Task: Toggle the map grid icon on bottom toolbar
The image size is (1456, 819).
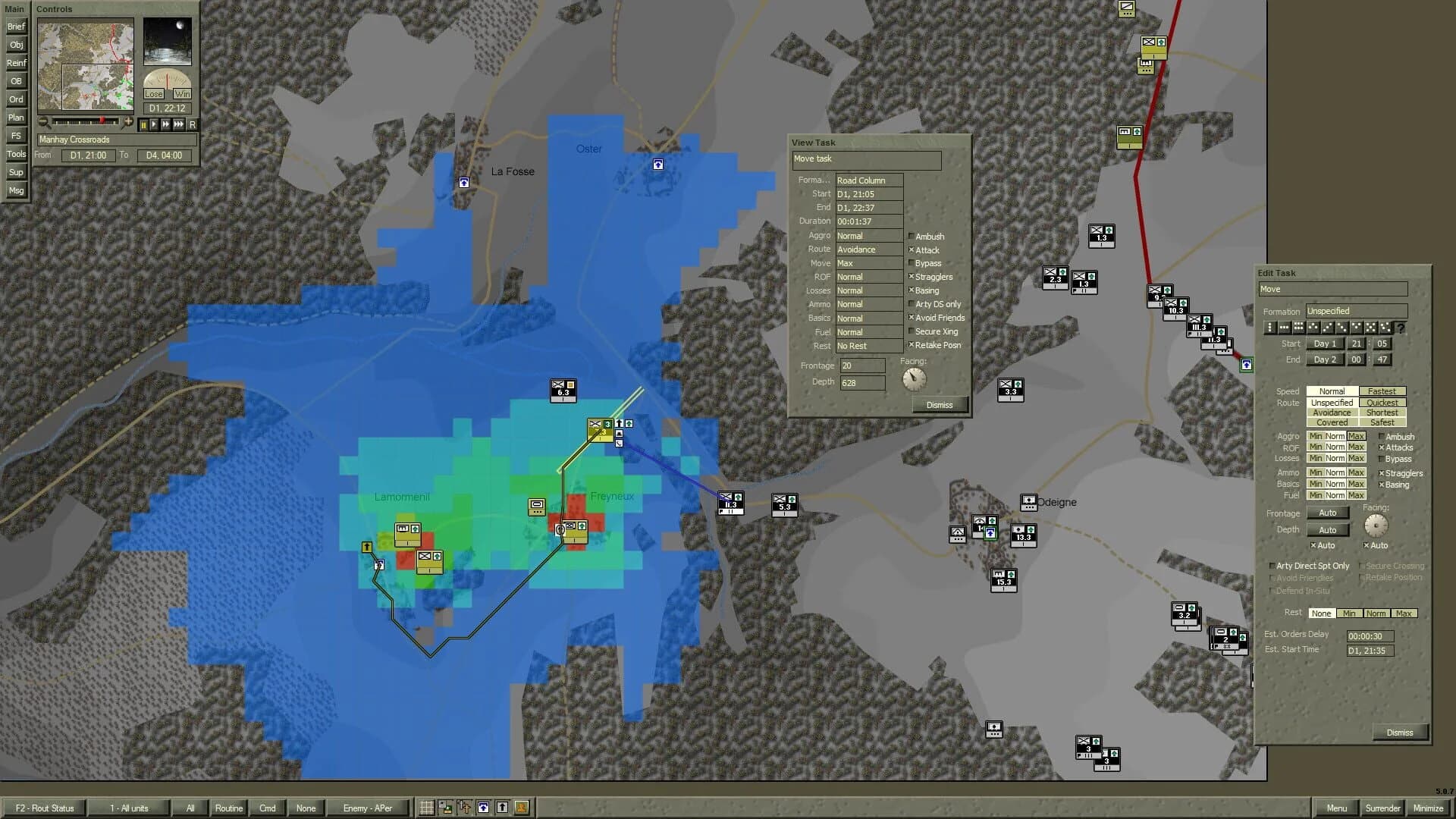Action: 428,808
